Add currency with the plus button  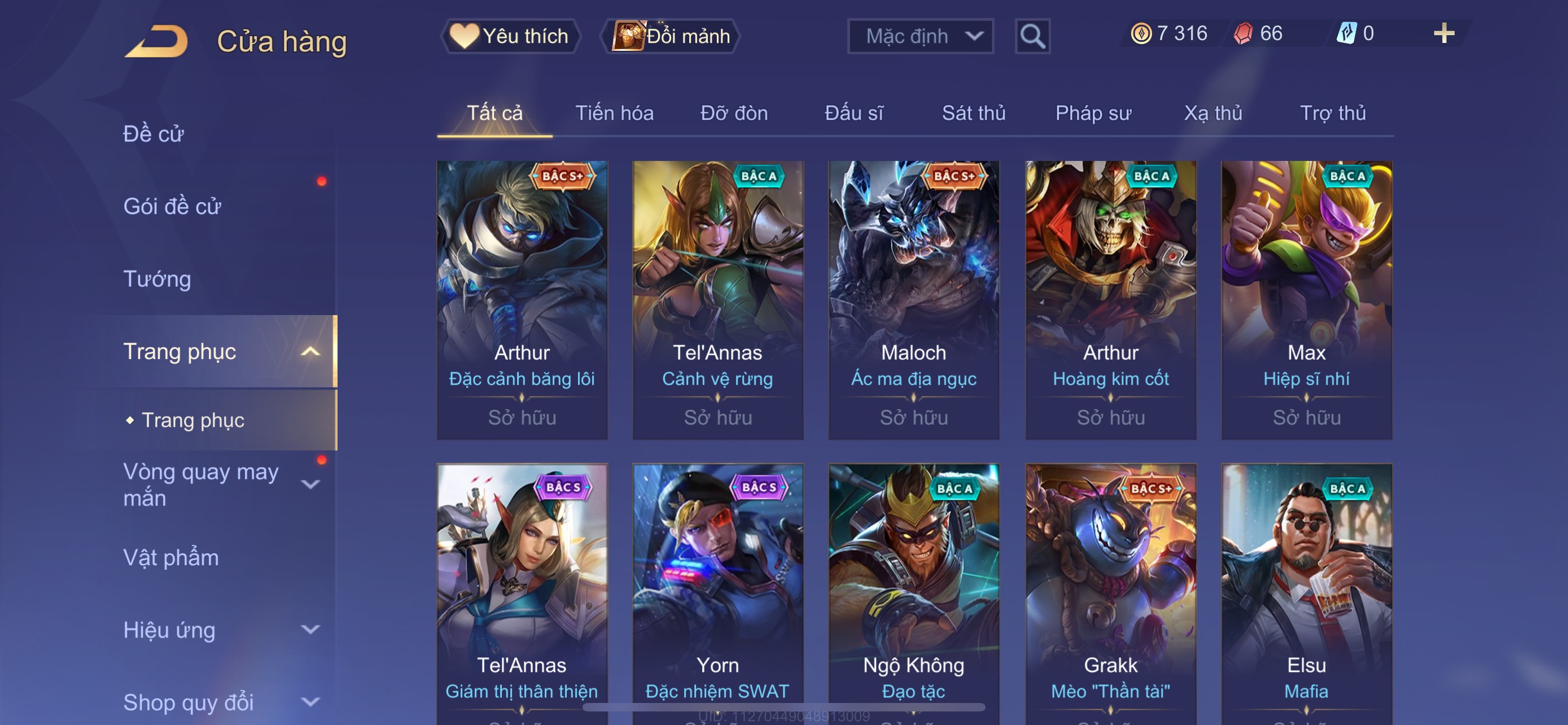click(1443, 33)
